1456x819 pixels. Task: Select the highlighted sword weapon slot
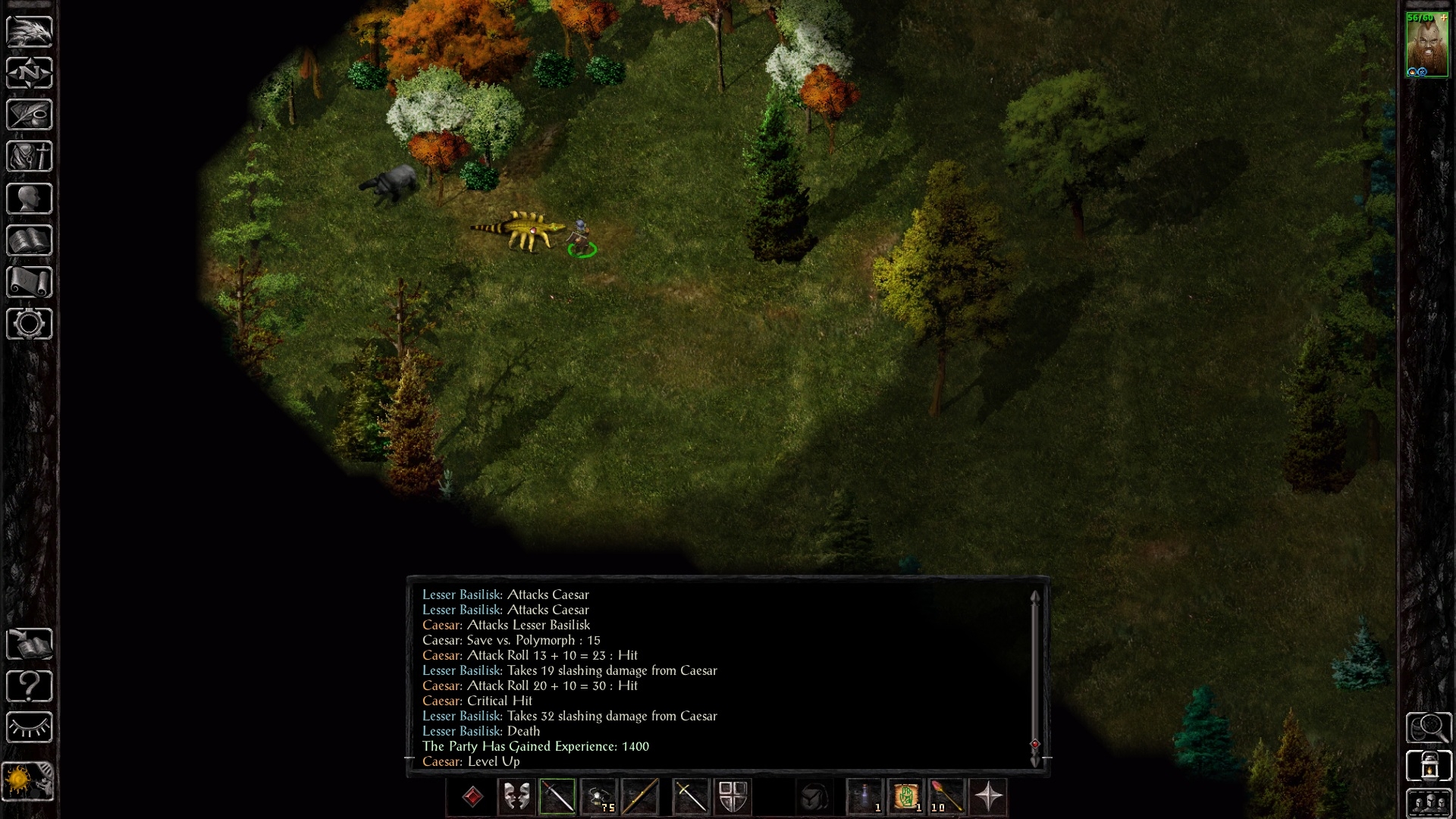pos(557,797)
